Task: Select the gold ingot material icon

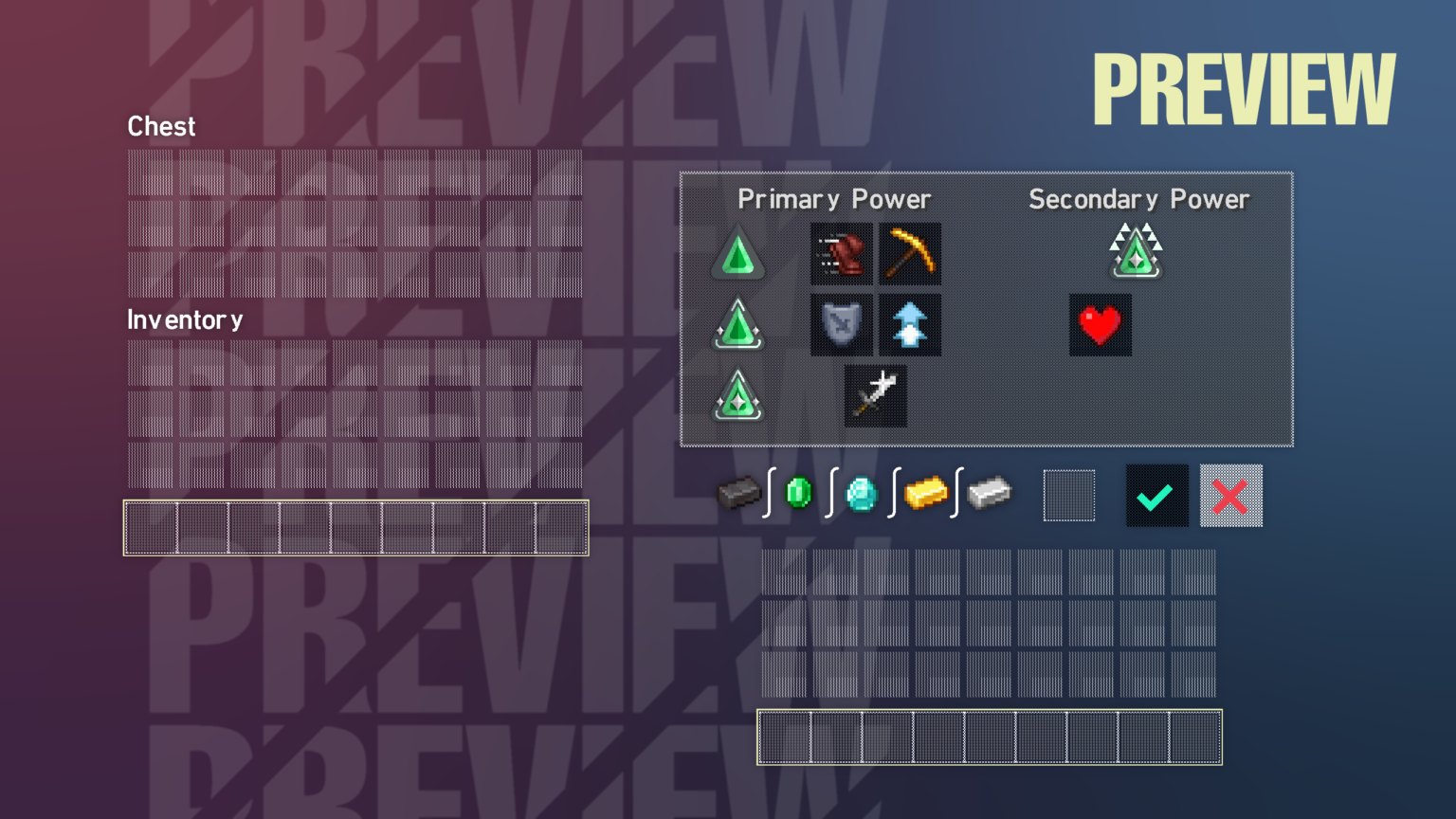Action: 926,494
